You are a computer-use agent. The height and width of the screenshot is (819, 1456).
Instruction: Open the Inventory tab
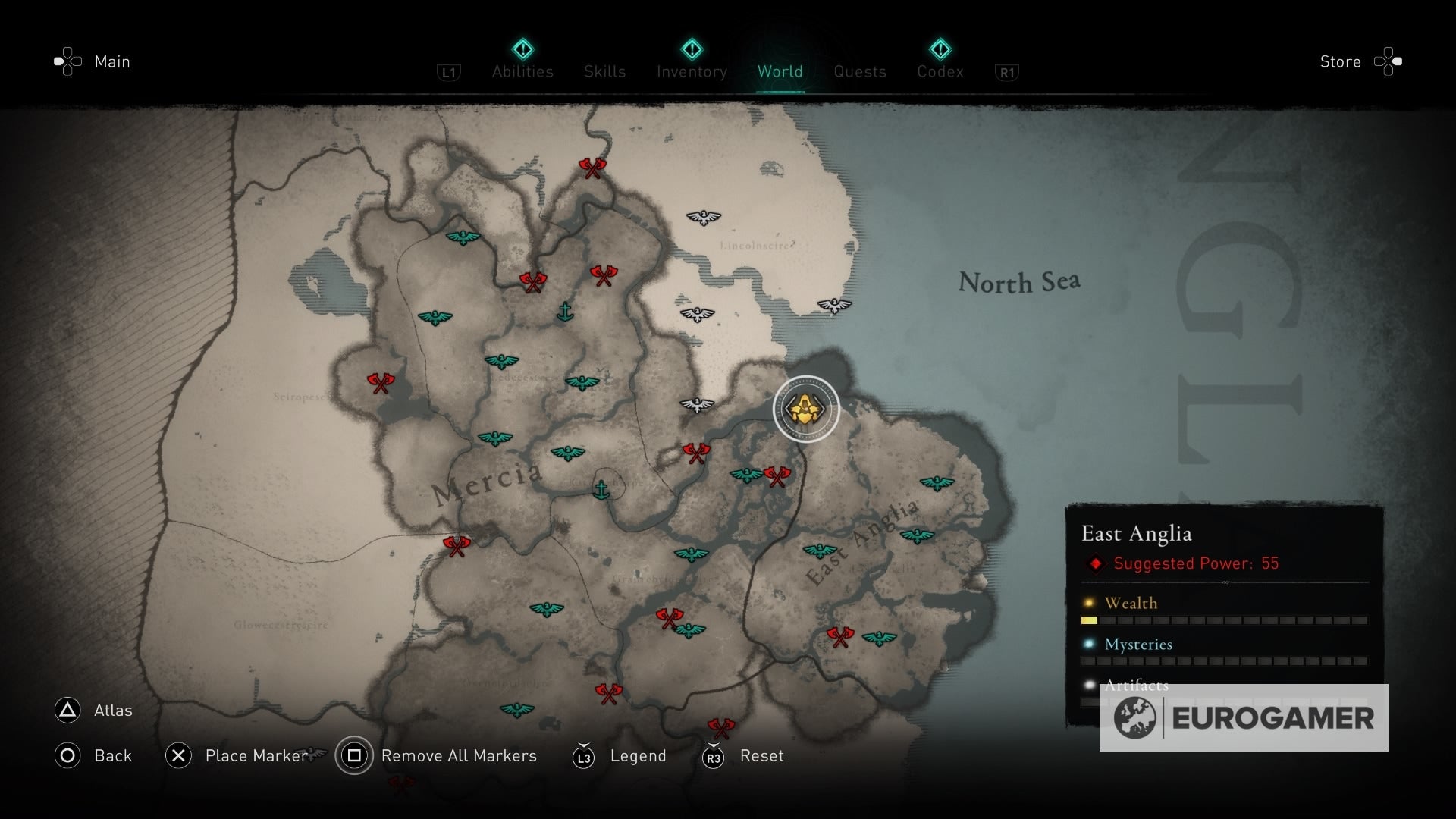point(690,72)
